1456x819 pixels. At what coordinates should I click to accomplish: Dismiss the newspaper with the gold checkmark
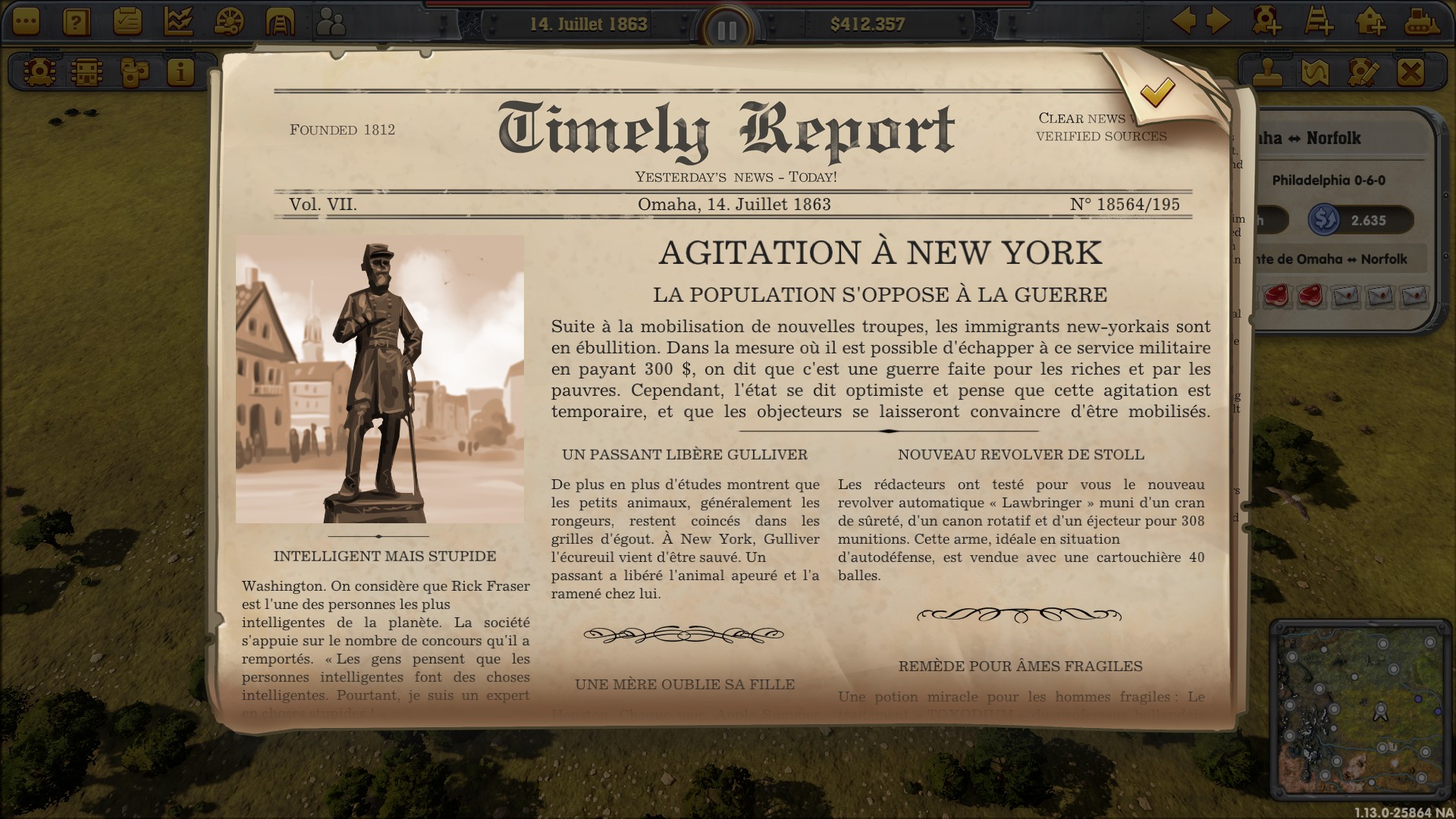pyautogui.click(x=1157, y=93)
